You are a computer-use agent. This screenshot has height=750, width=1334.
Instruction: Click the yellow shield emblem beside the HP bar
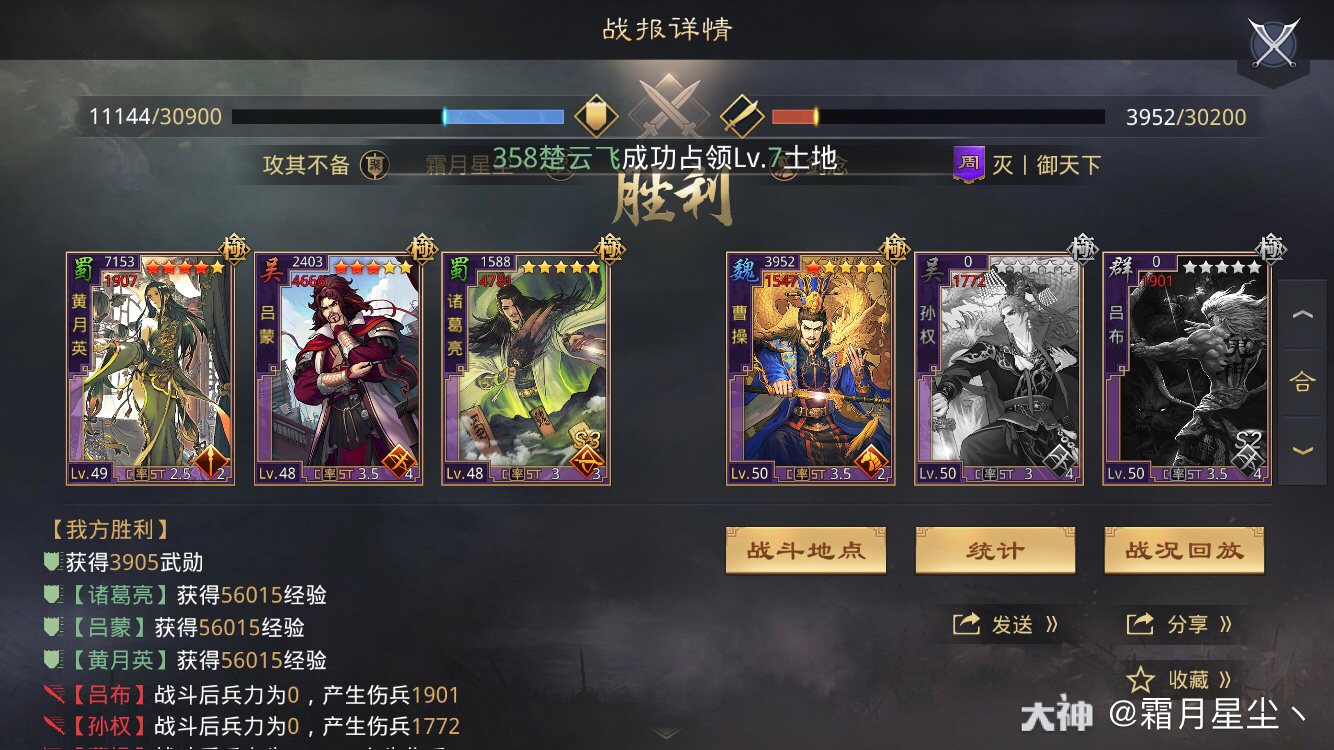(594, 114)
